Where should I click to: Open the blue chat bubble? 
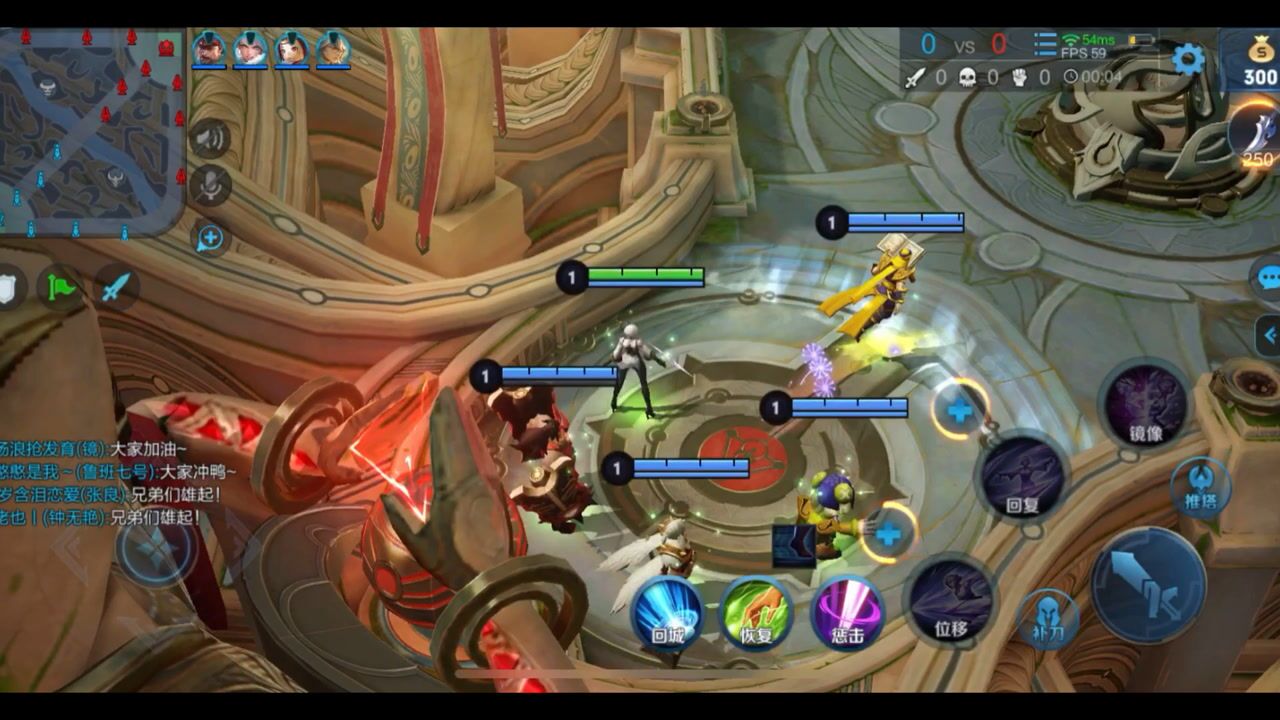pyautogui.click(x=1268, y=277)
